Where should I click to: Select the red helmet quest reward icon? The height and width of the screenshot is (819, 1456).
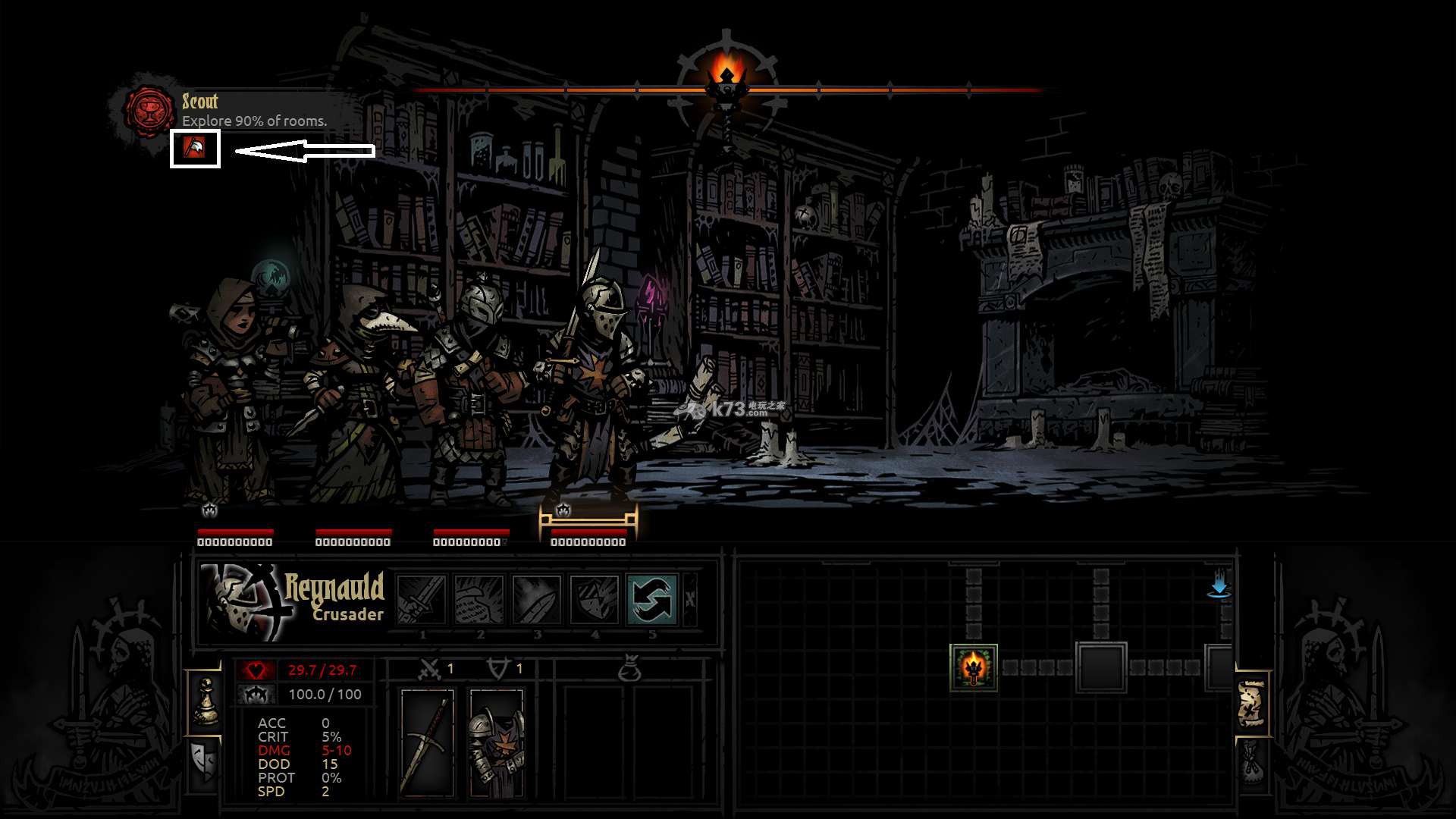tap(195, 148)
